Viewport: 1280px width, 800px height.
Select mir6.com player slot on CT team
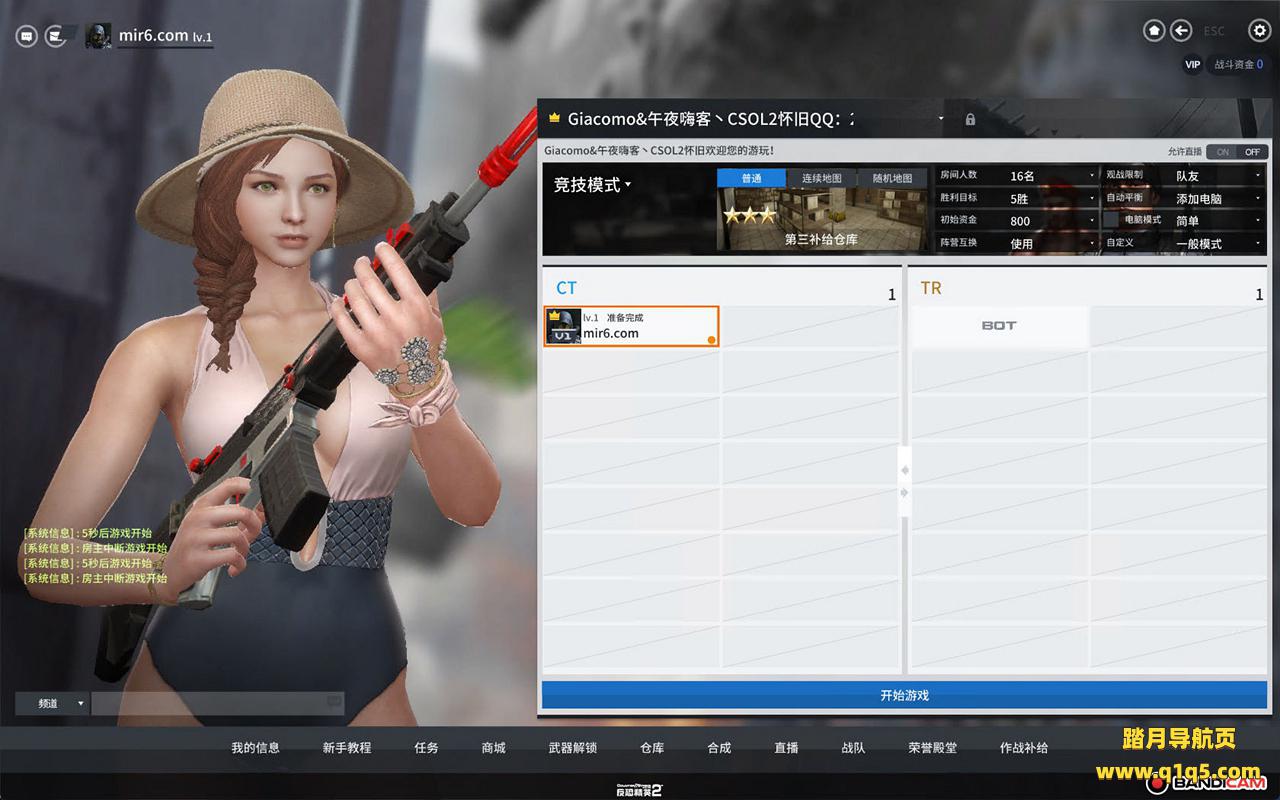[x=631, y=326]
